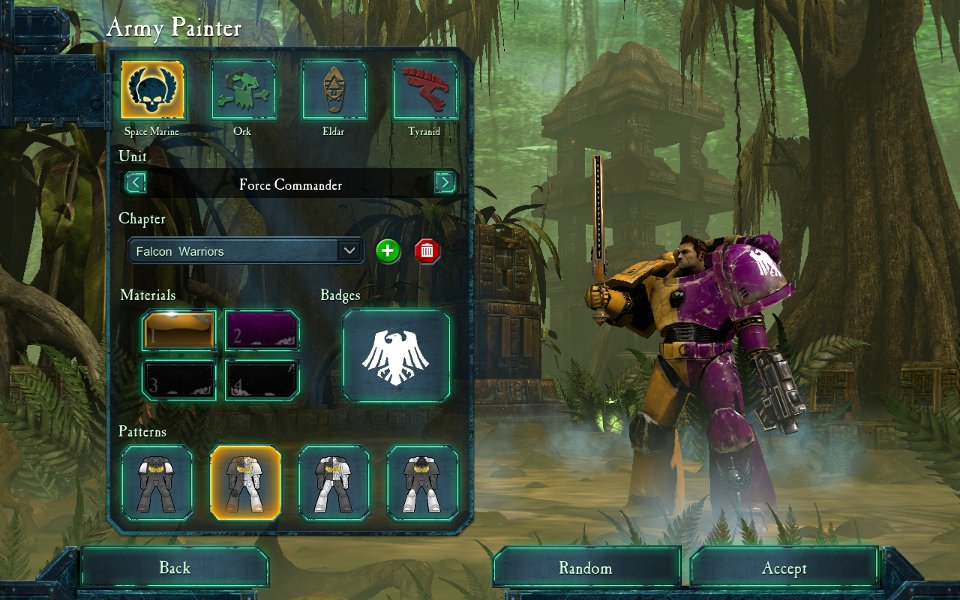The width and height of the screenshot is (960, 600).
Task: Pick the Tyranid race
Action: pyautogui.click(x=425, y=90)
